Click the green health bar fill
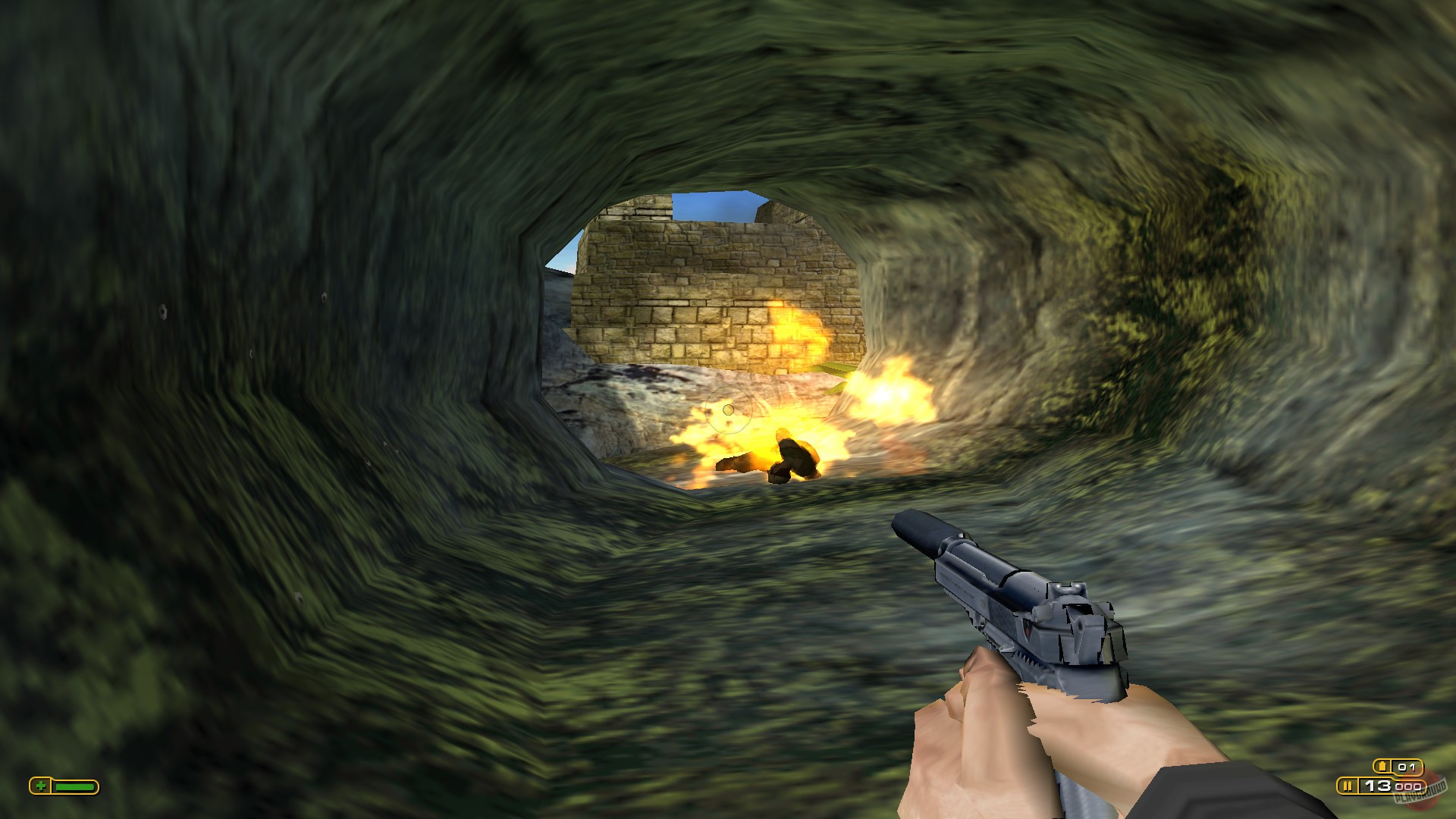The width and height of the screenshot is (1456, 819). point(75,786)
